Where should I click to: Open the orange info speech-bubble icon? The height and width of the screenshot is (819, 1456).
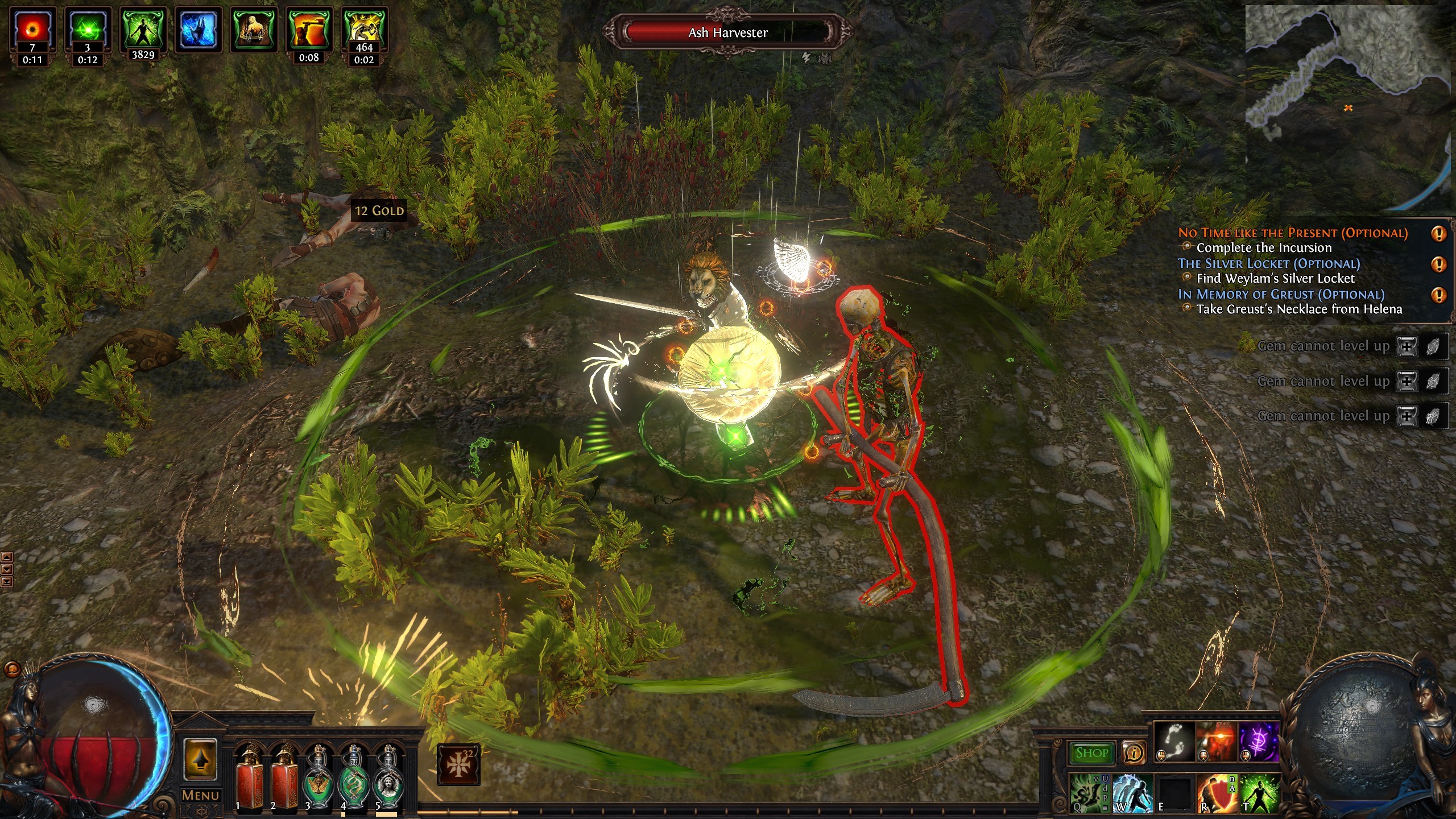[1134, 753]
